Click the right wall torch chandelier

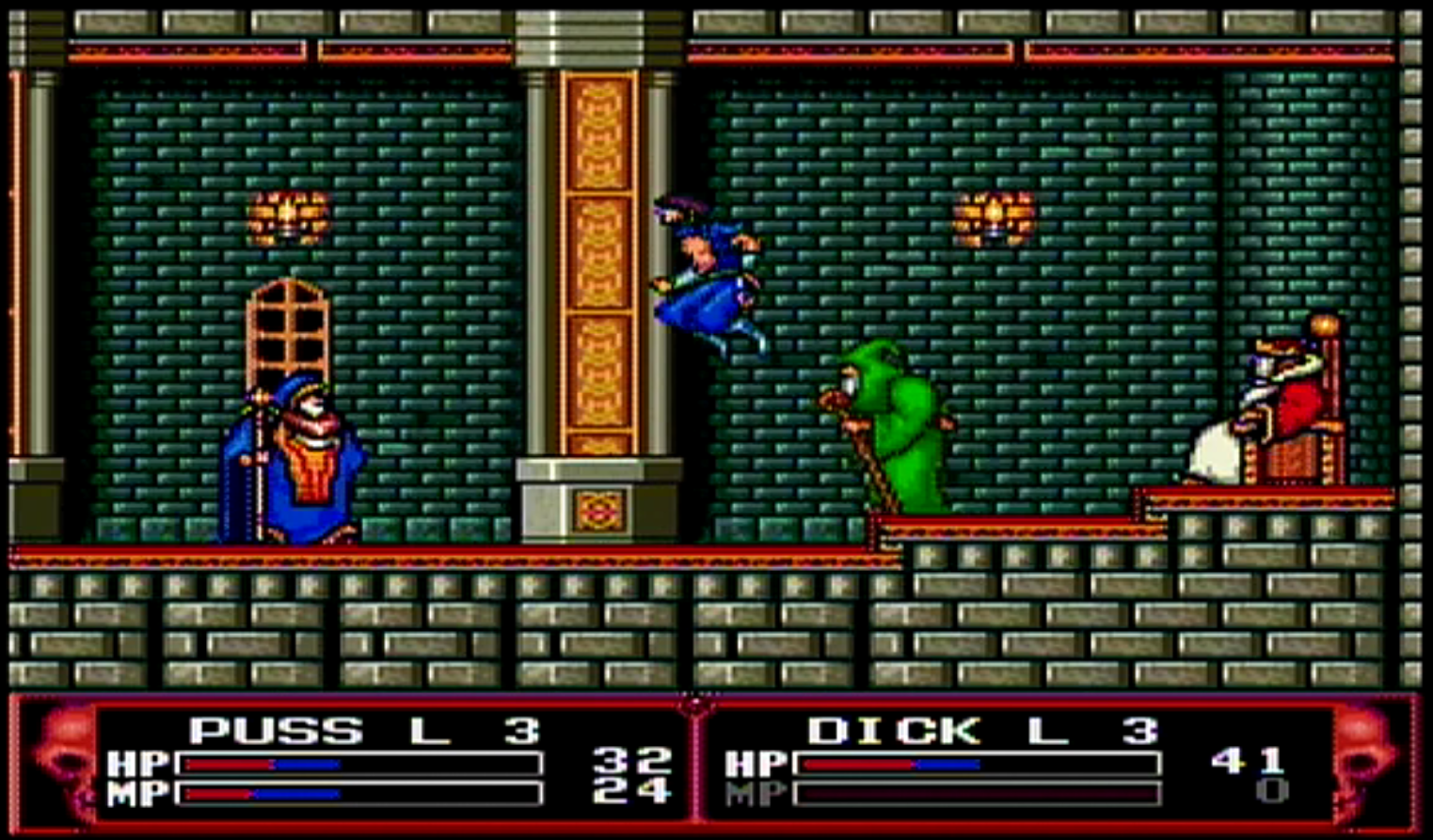coord(995,218)
